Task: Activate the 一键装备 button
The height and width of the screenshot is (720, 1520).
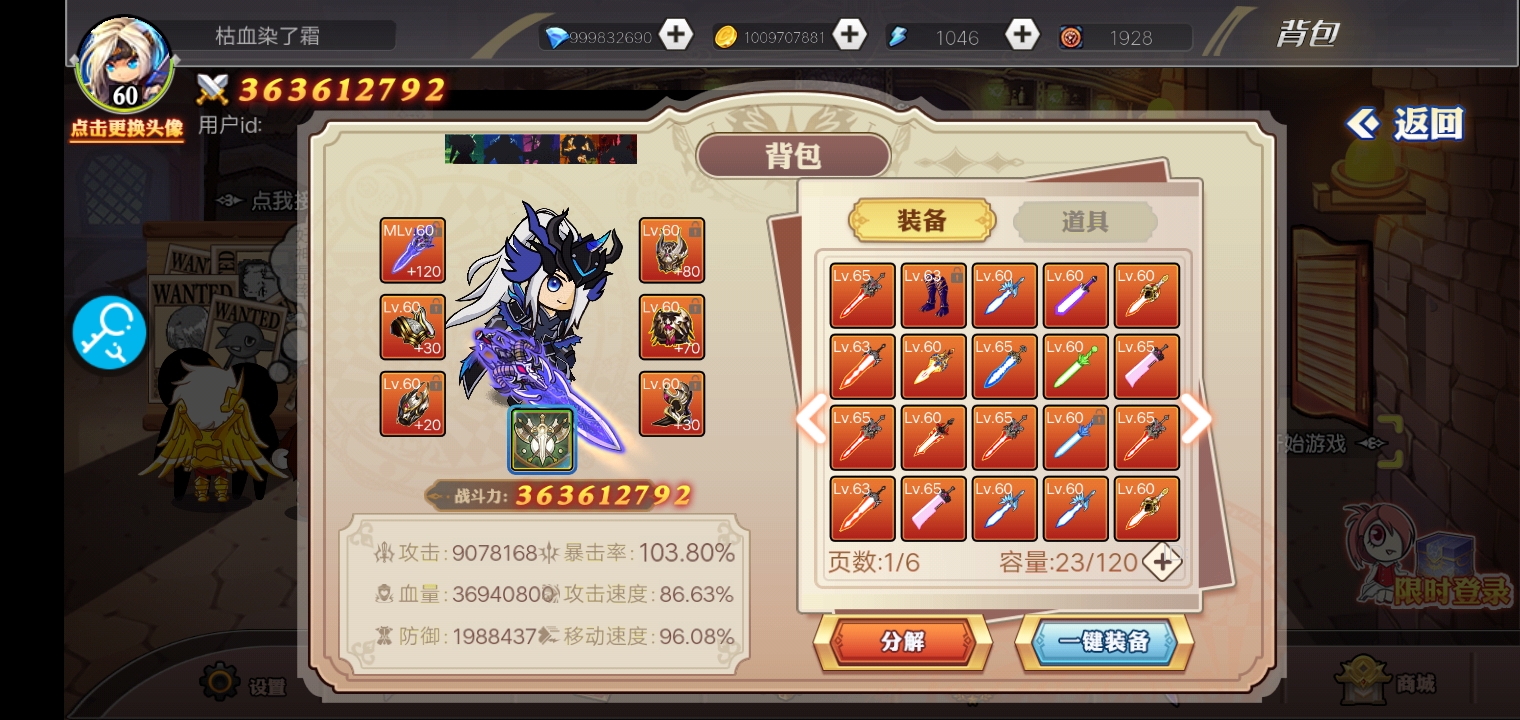Action: click(x=1104, y=642)
